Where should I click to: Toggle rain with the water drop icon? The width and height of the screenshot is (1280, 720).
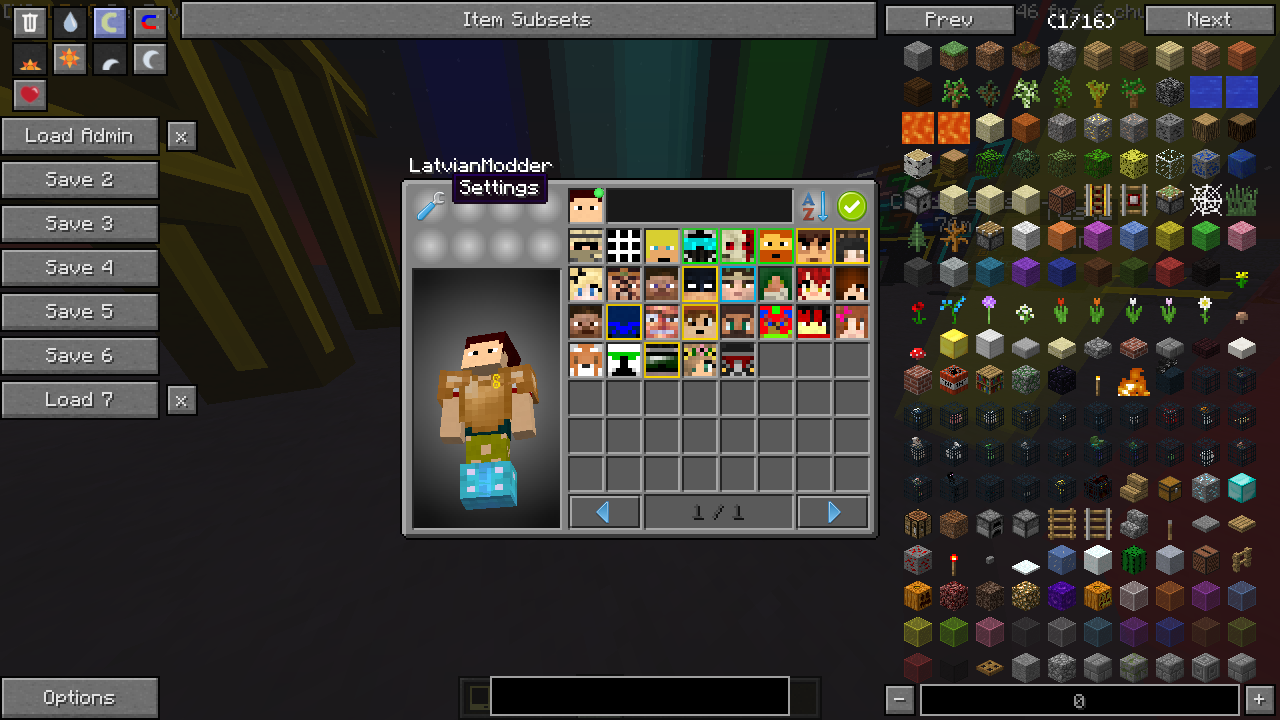tap(69, 23)
